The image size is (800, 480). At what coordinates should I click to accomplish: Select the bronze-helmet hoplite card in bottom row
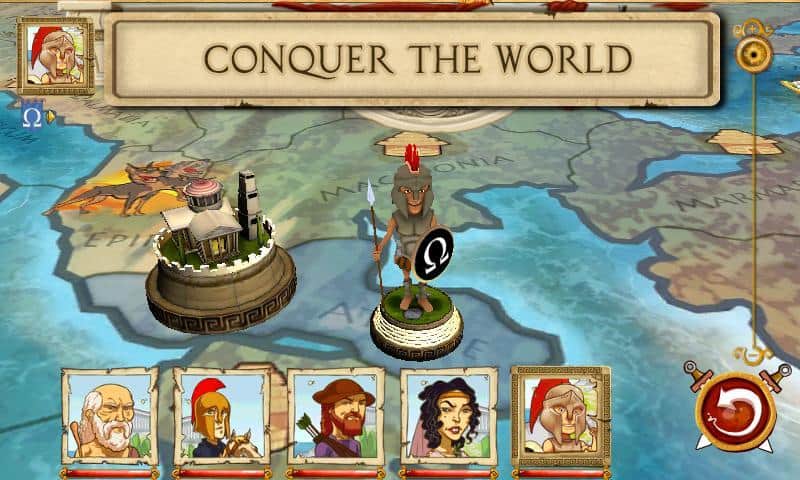pos(560,416)
